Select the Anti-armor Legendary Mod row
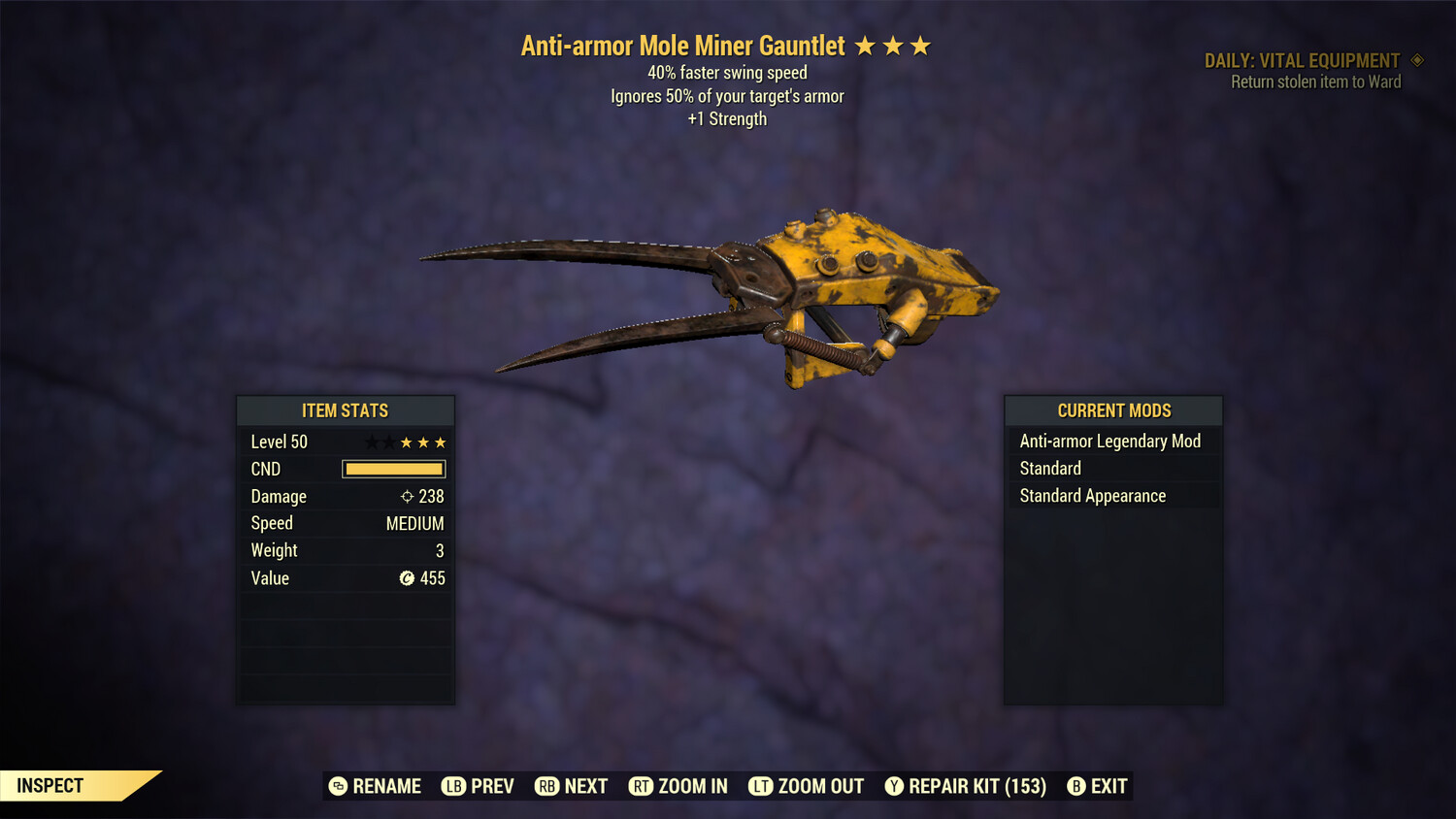Image resolution: width=1456 pixels, height=819 pixels. tap(1110, 442)
